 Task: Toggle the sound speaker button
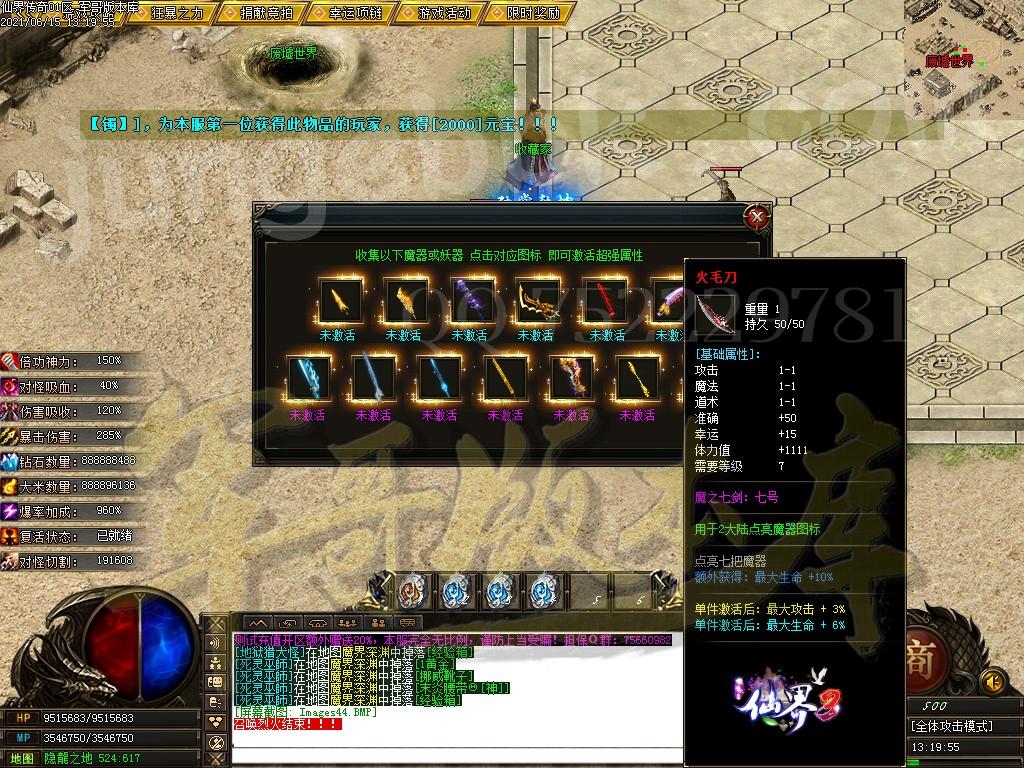(x=993, y=682)
